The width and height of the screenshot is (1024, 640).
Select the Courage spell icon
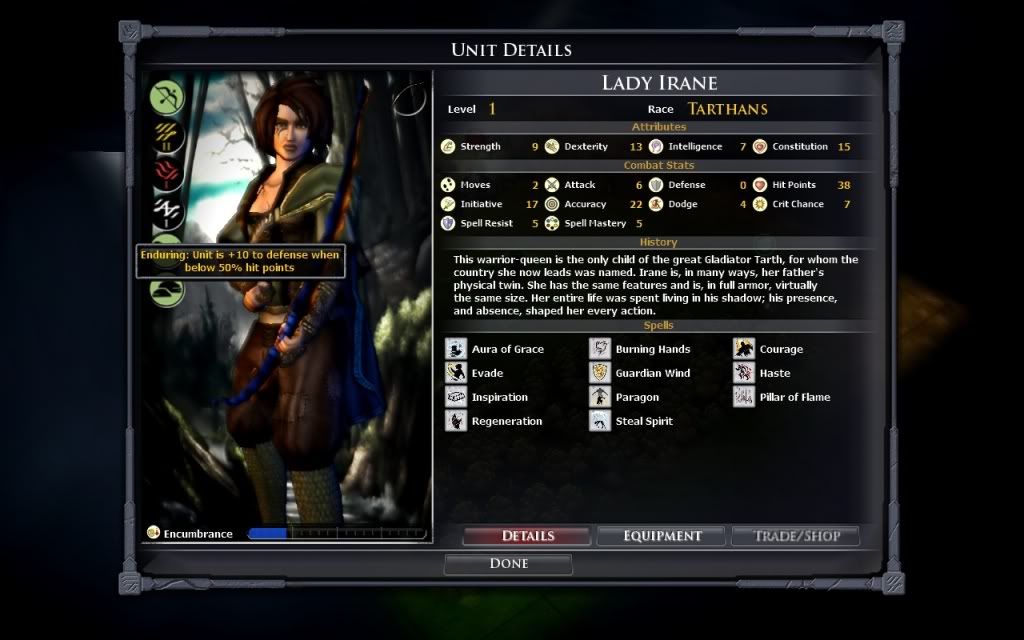pyautogui.click(x=744, y=349)
